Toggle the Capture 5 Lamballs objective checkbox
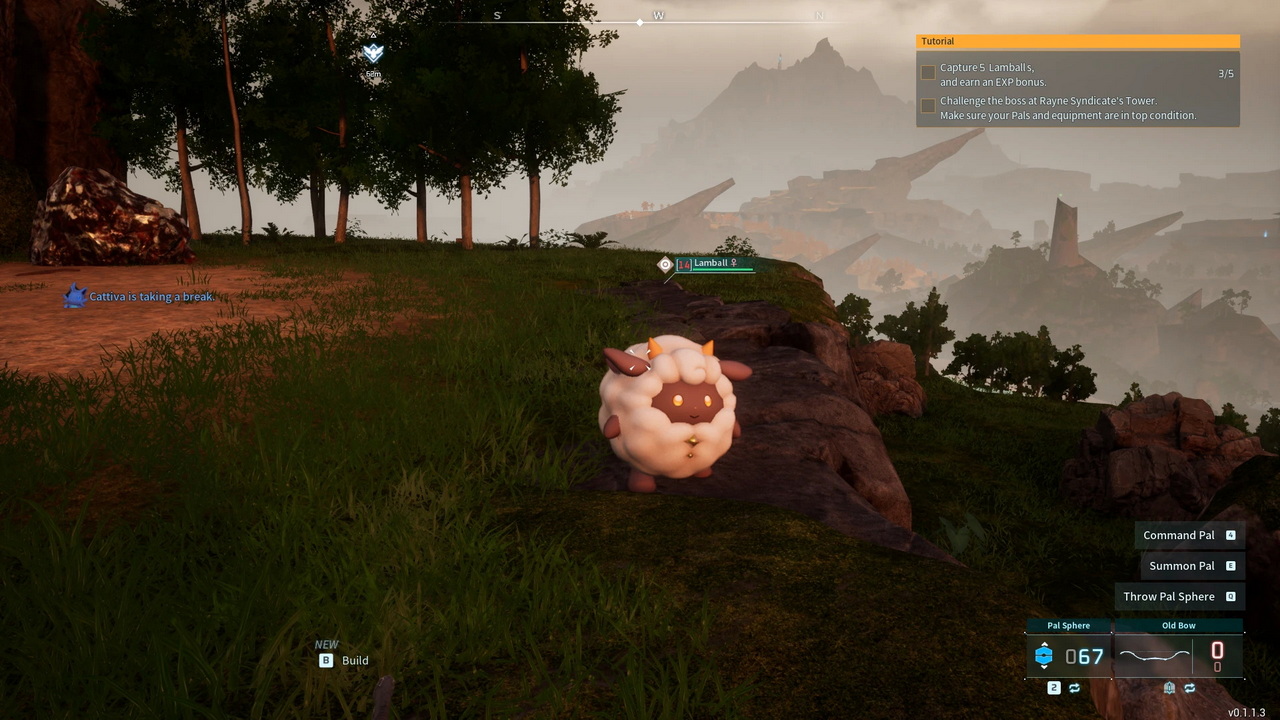Viewport: 1280px width, 720px height. click(928, 73)
